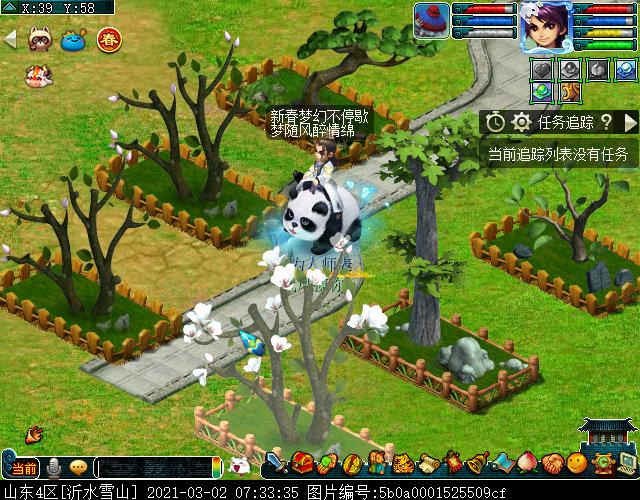Open the smiley face emoticon menu

[576, 463]
